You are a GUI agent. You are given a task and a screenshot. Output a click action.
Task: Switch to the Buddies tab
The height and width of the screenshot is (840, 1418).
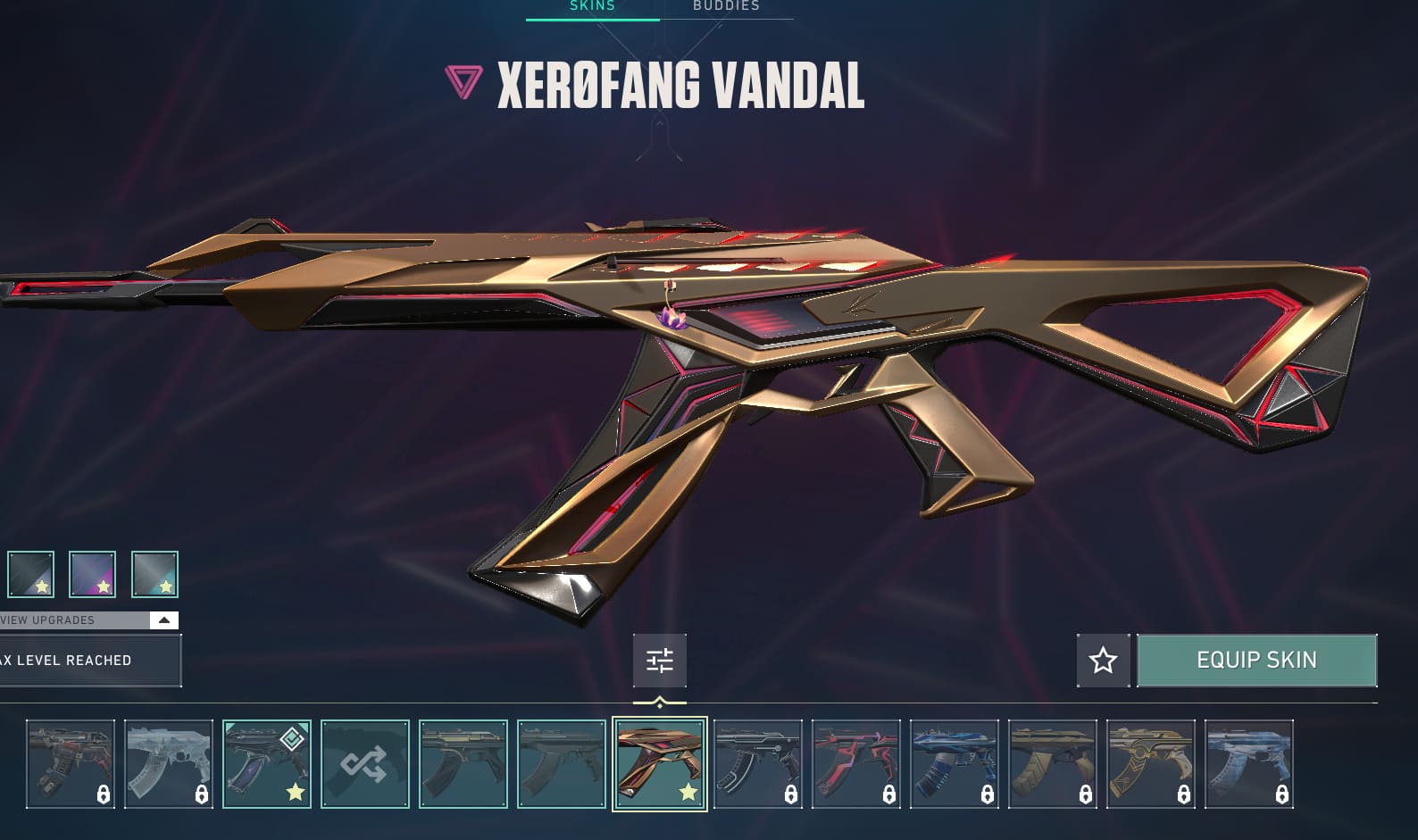pyautogui.click(x=726, y=6)
